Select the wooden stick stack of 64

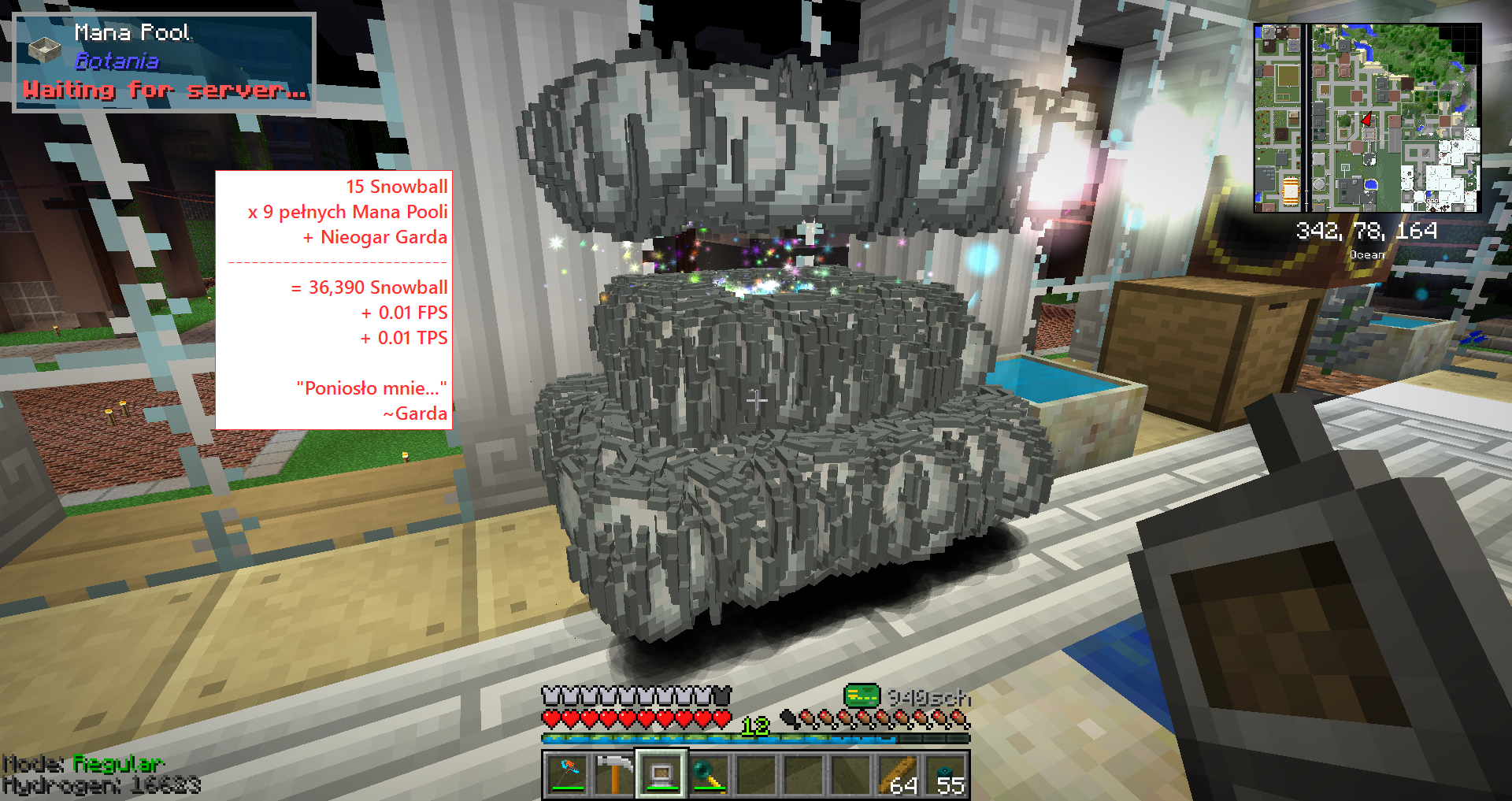coord(900,774)
